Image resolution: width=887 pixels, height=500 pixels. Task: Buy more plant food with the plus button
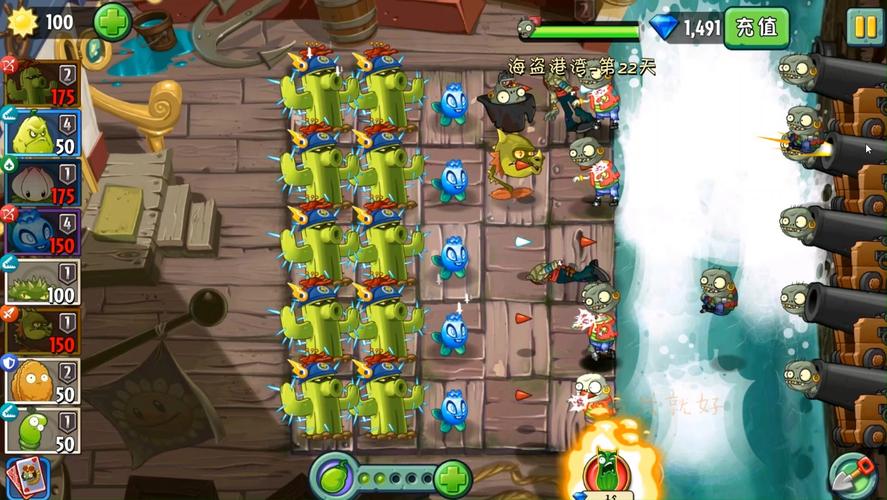452,478
